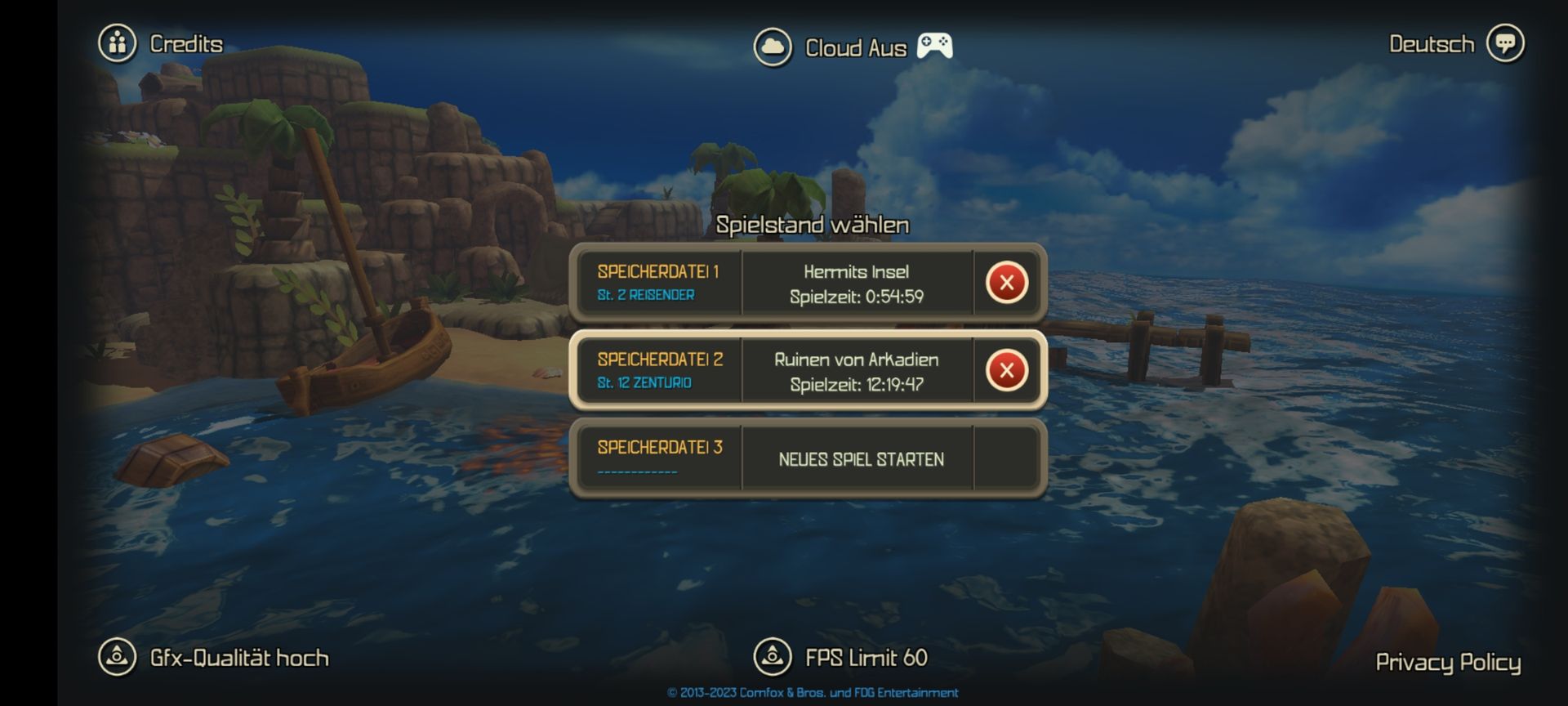The width and height of the screenshot is (1568, 706).
Task: Open the Credits screen
Action: pos(162,43)
